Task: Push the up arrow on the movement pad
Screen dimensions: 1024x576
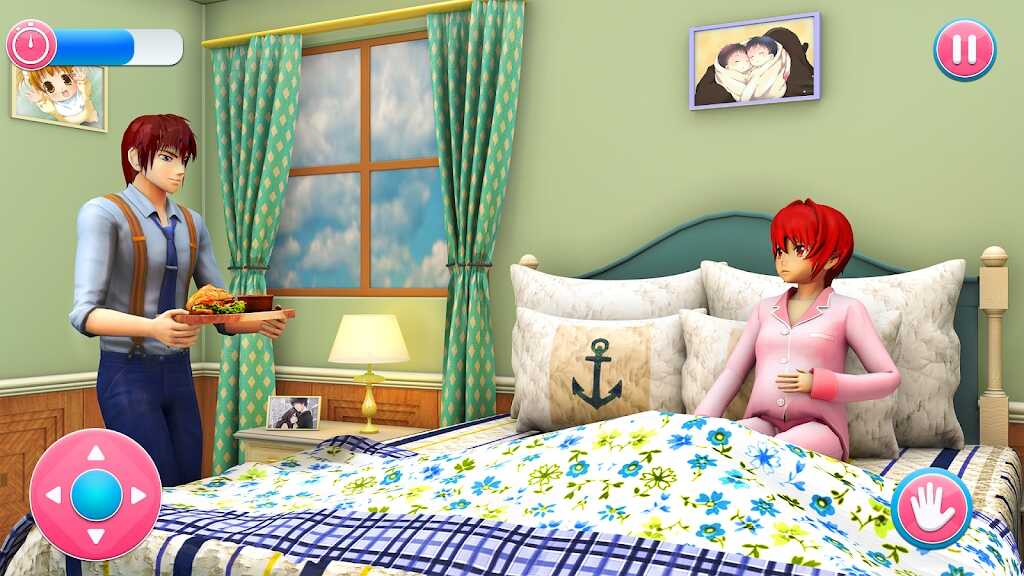Action: 96,454
